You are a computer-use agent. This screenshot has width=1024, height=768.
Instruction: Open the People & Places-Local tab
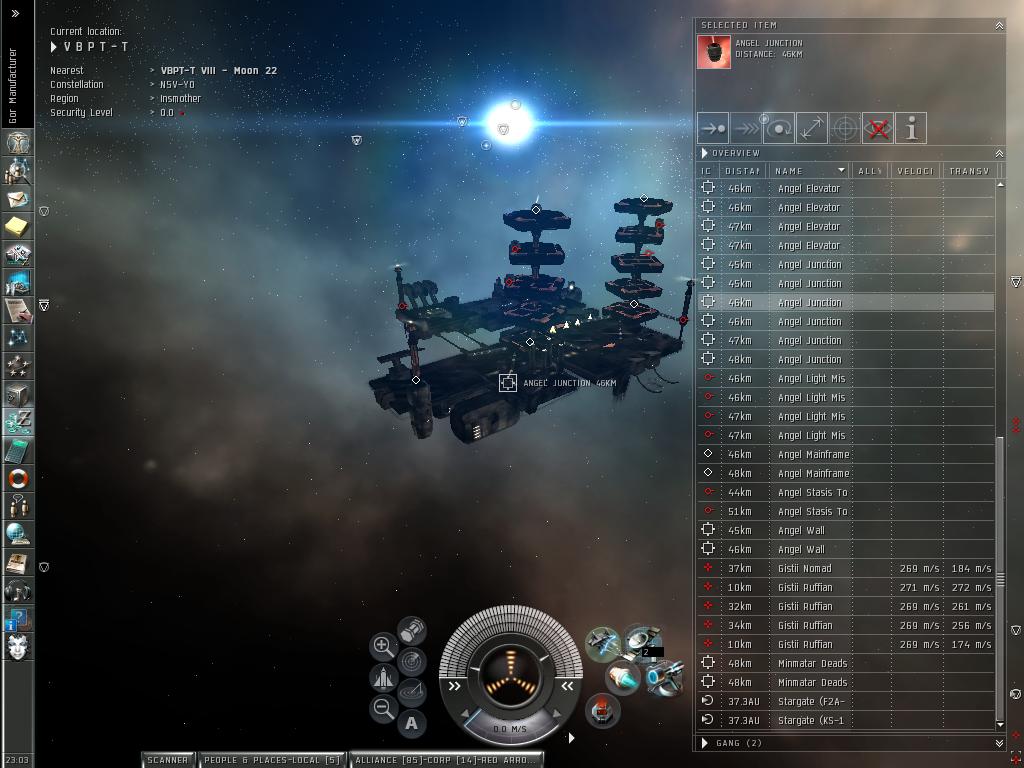click(272, 760)
